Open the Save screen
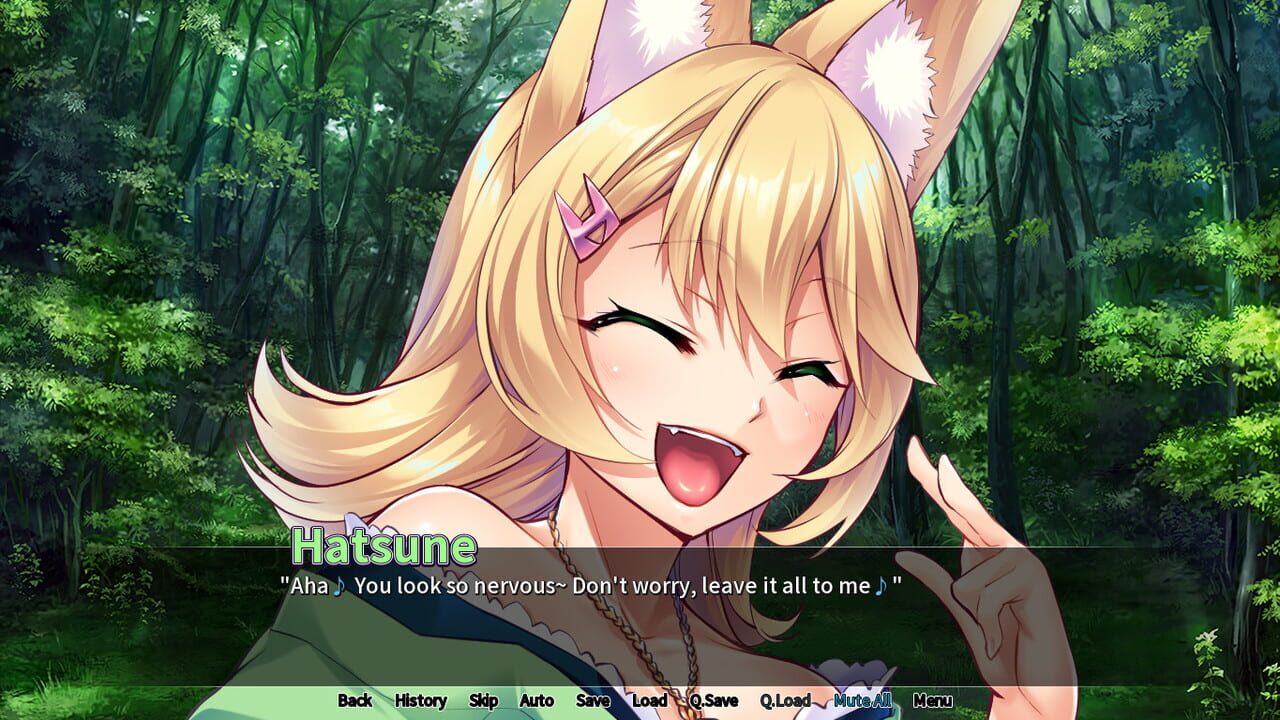The height and width of the screenshot is (720, 1280). click(592, 701)
